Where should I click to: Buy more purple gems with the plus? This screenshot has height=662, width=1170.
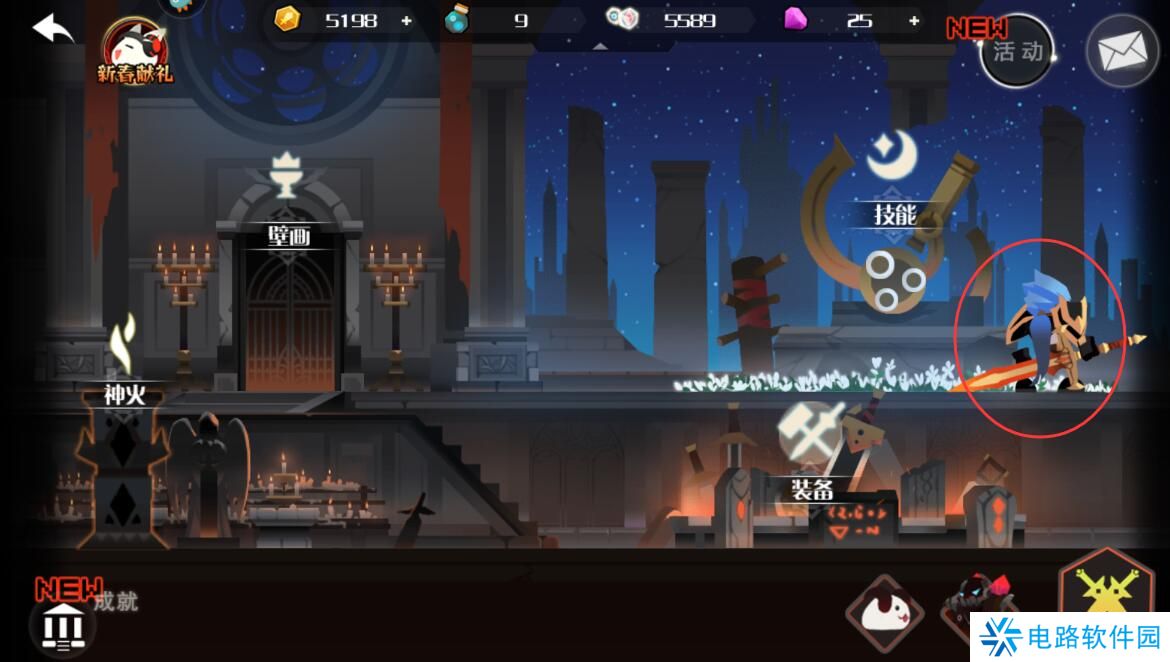(x=914, y=20)
